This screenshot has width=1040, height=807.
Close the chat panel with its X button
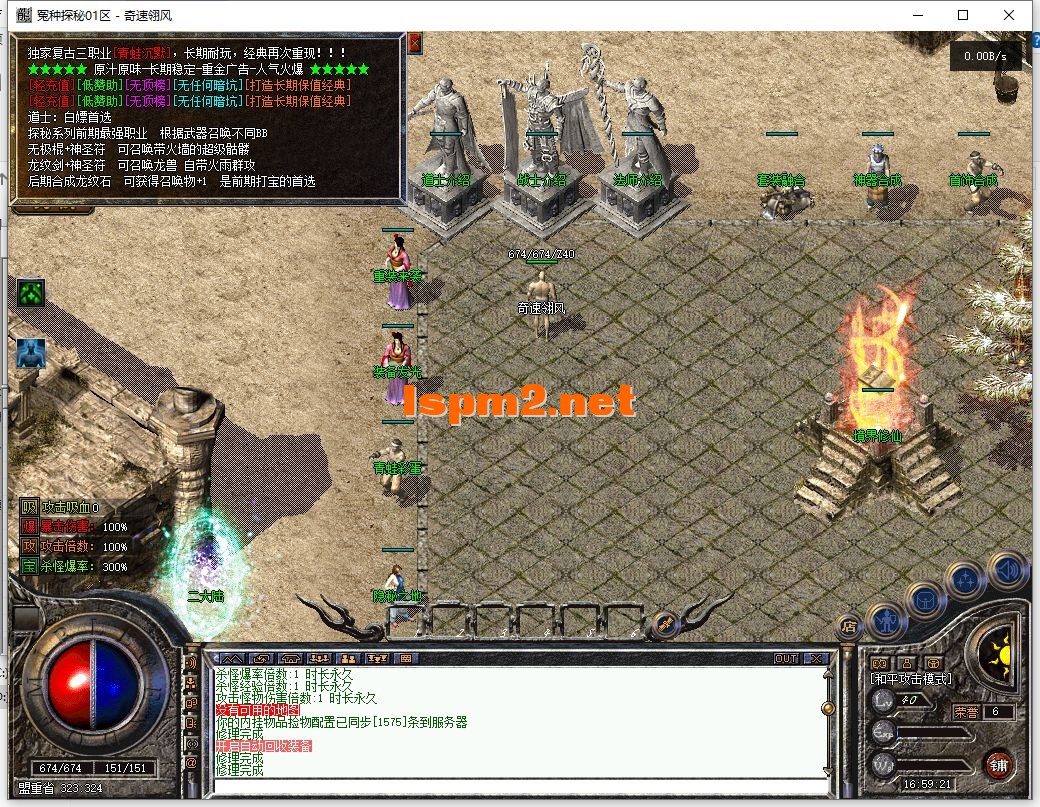click(816, 658)
